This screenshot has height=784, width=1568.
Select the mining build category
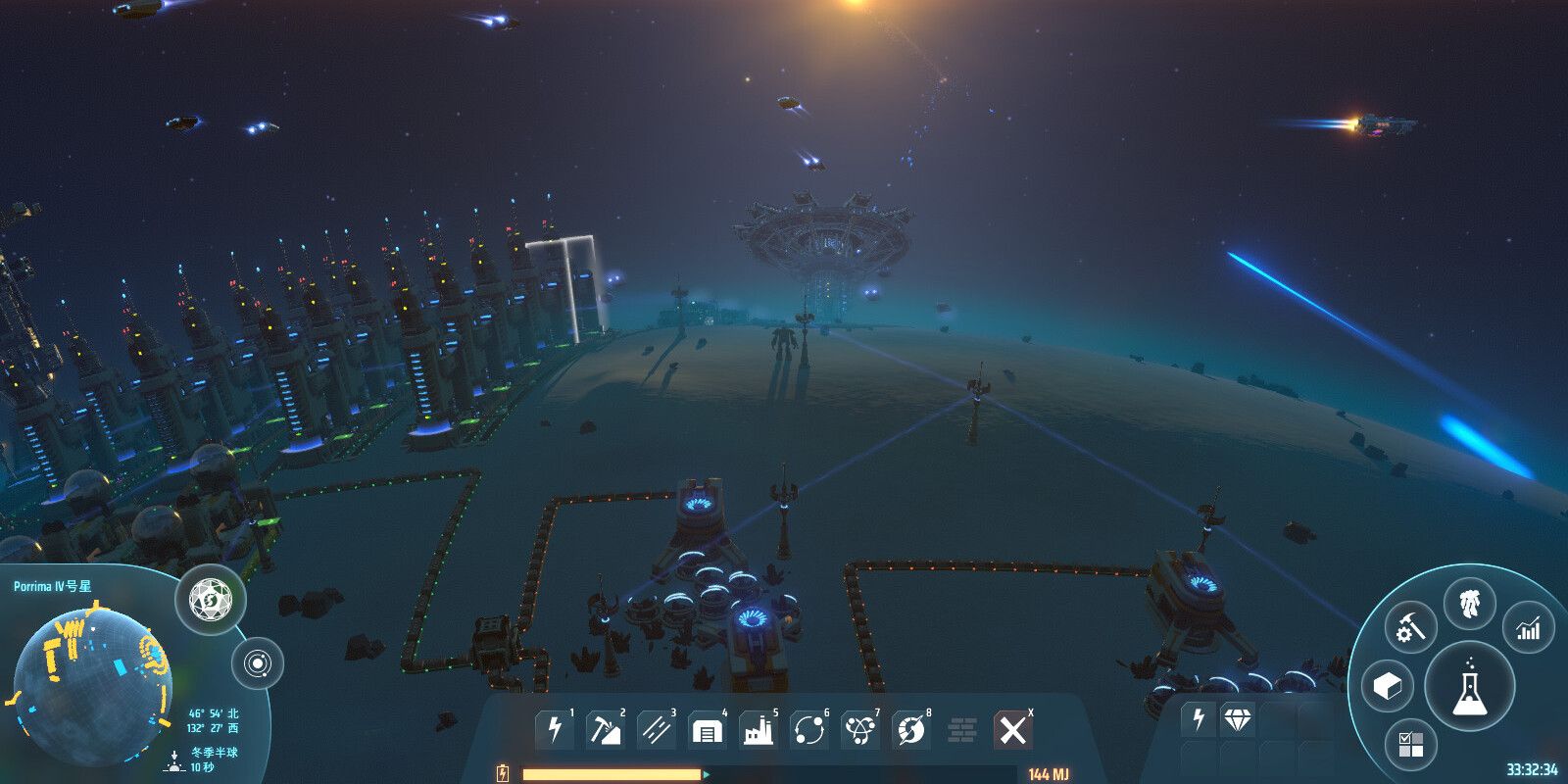[605, 730]
